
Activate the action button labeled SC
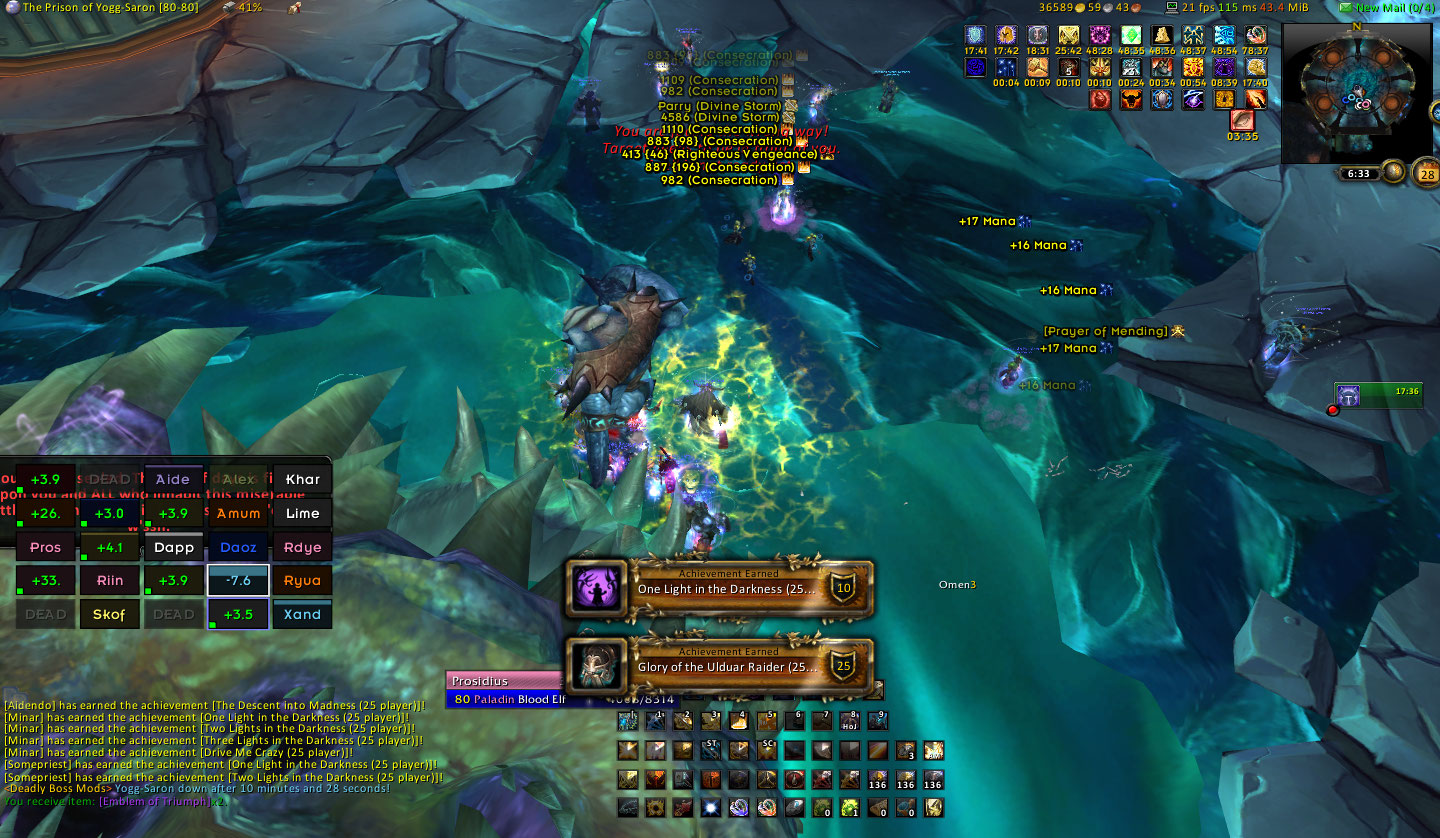click(767, 750)
